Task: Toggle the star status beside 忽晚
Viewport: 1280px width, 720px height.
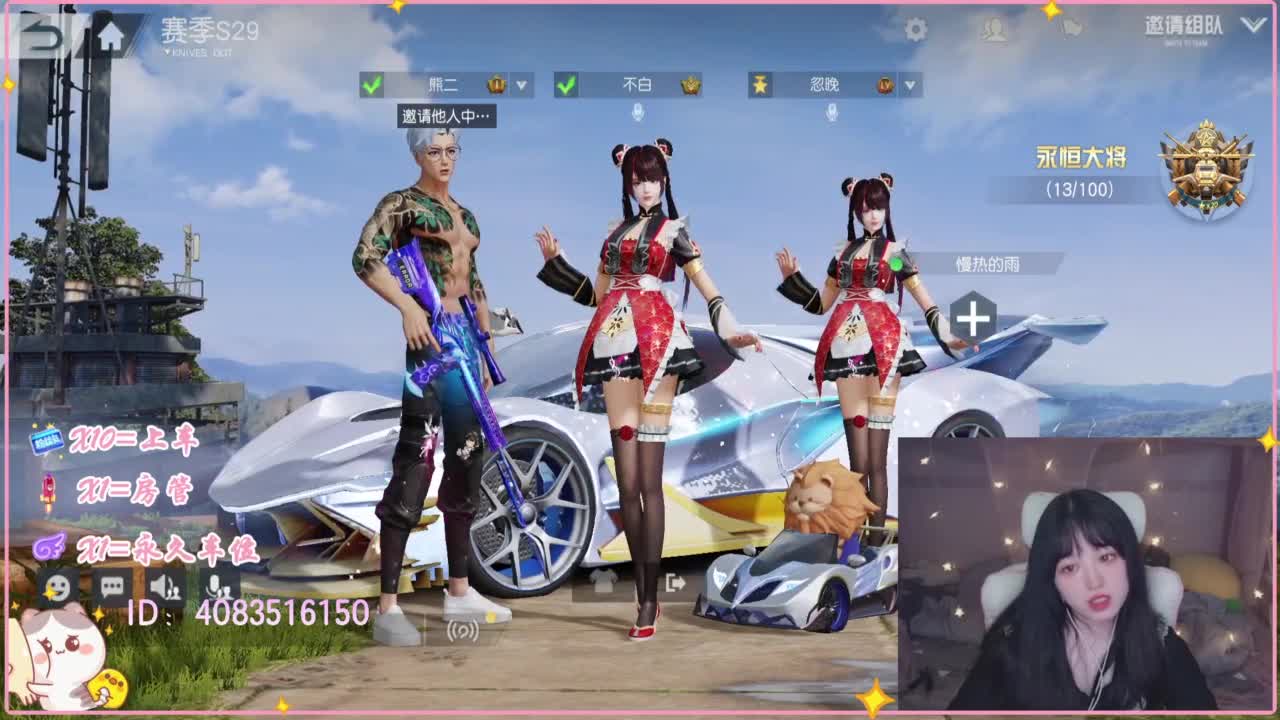Action: [x=759, y=86]
